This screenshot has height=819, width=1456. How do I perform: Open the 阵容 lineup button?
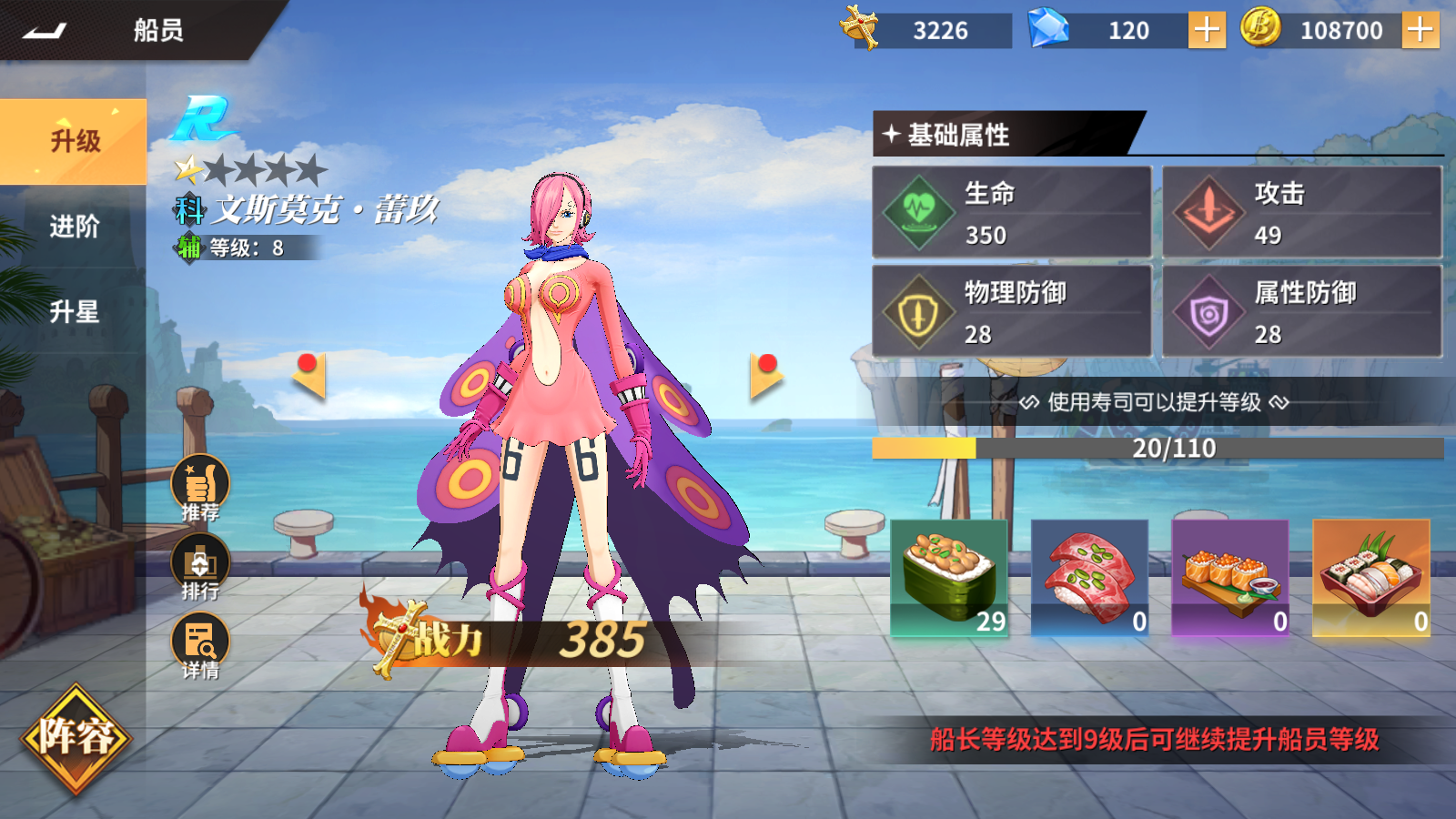coord(76,737)
